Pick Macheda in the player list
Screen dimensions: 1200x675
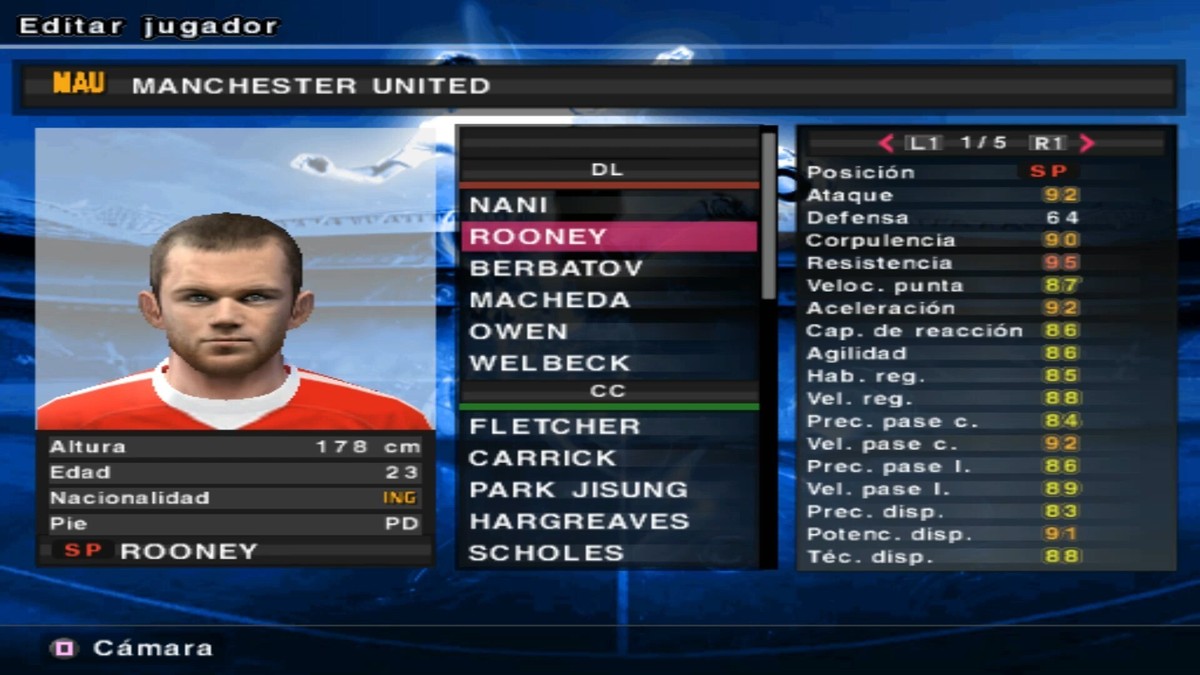[x=608, y=300]
